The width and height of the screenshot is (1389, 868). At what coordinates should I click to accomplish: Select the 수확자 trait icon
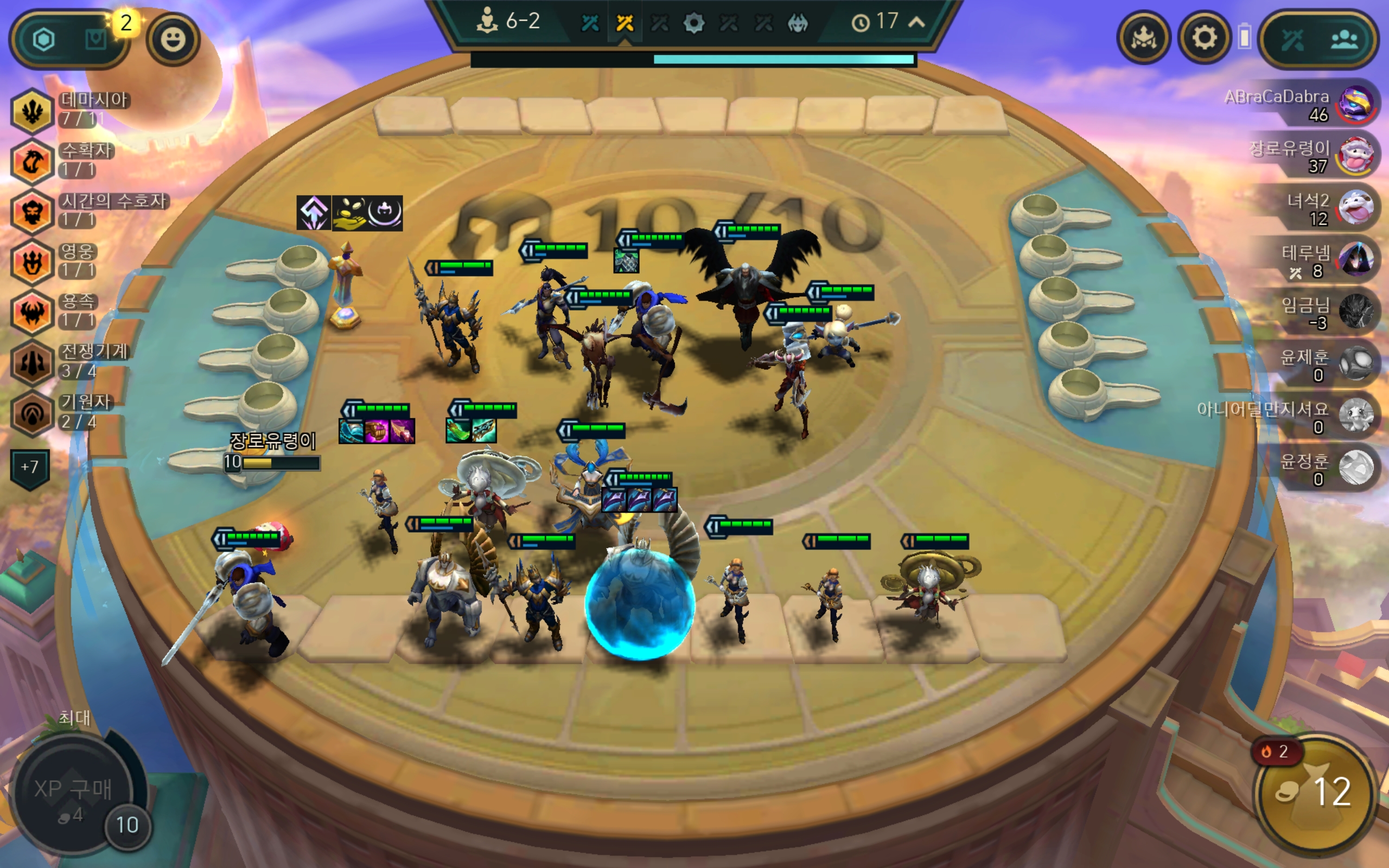[32, 161]
